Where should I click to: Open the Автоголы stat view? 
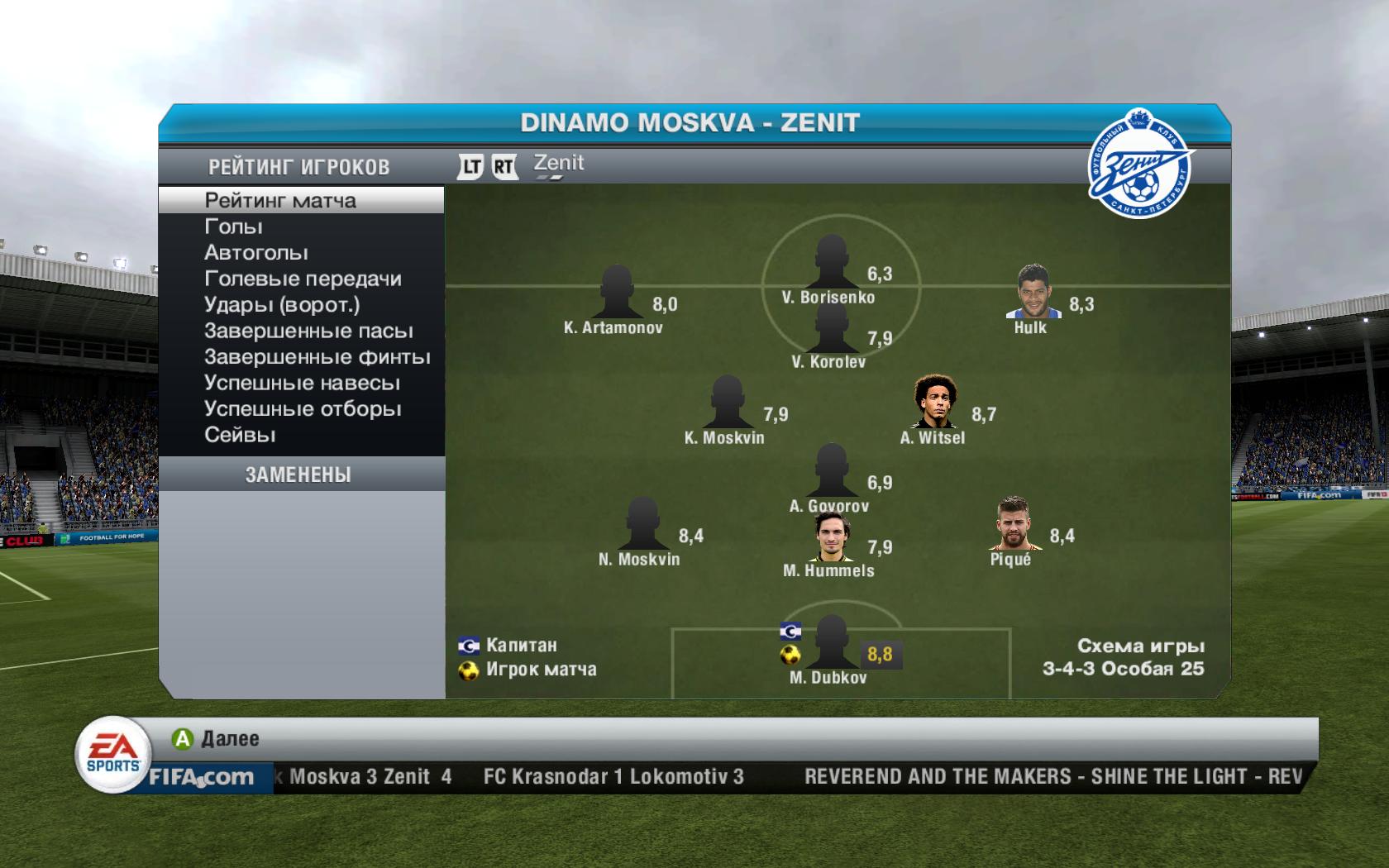click(x=256, y=252)
